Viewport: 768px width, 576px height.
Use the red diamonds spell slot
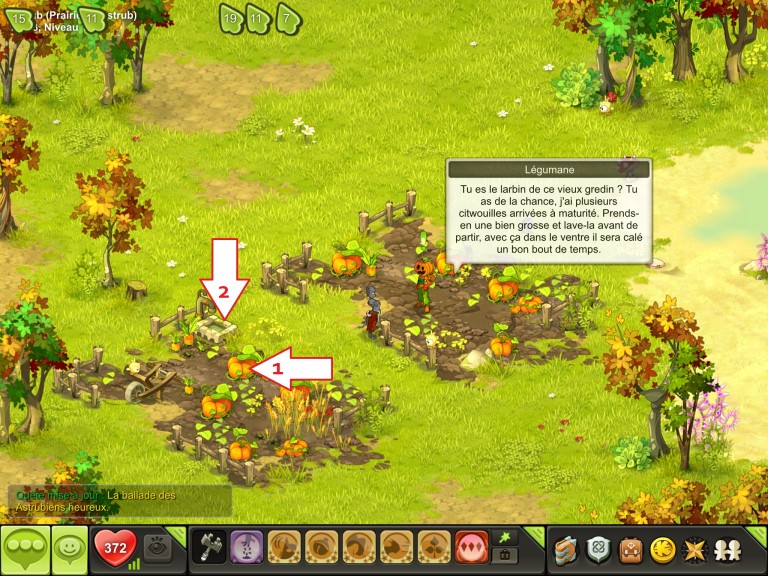(x=471, y=548)
